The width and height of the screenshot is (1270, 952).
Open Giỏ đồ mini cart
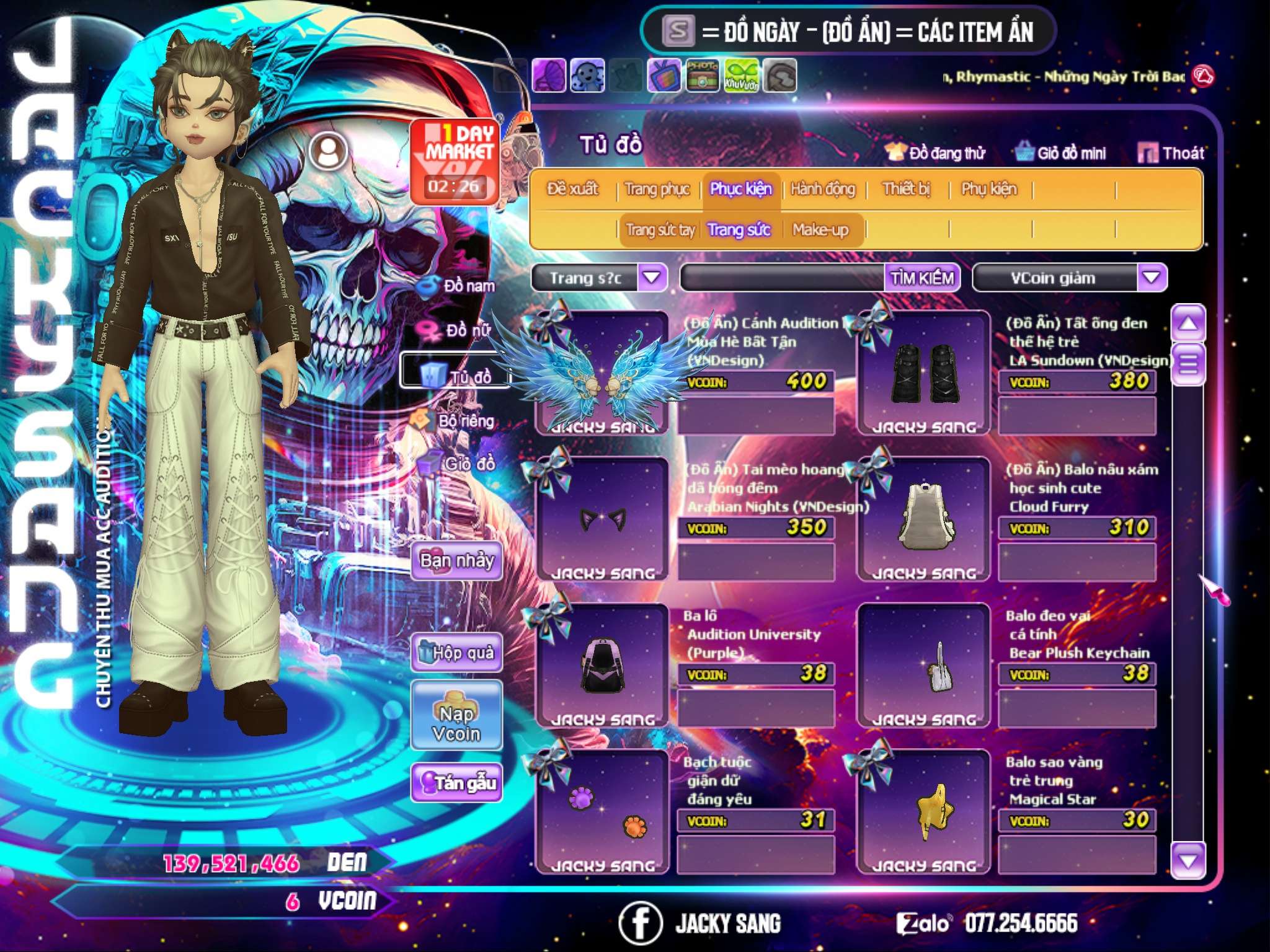pyautogui.click(x=1060, y=152)
